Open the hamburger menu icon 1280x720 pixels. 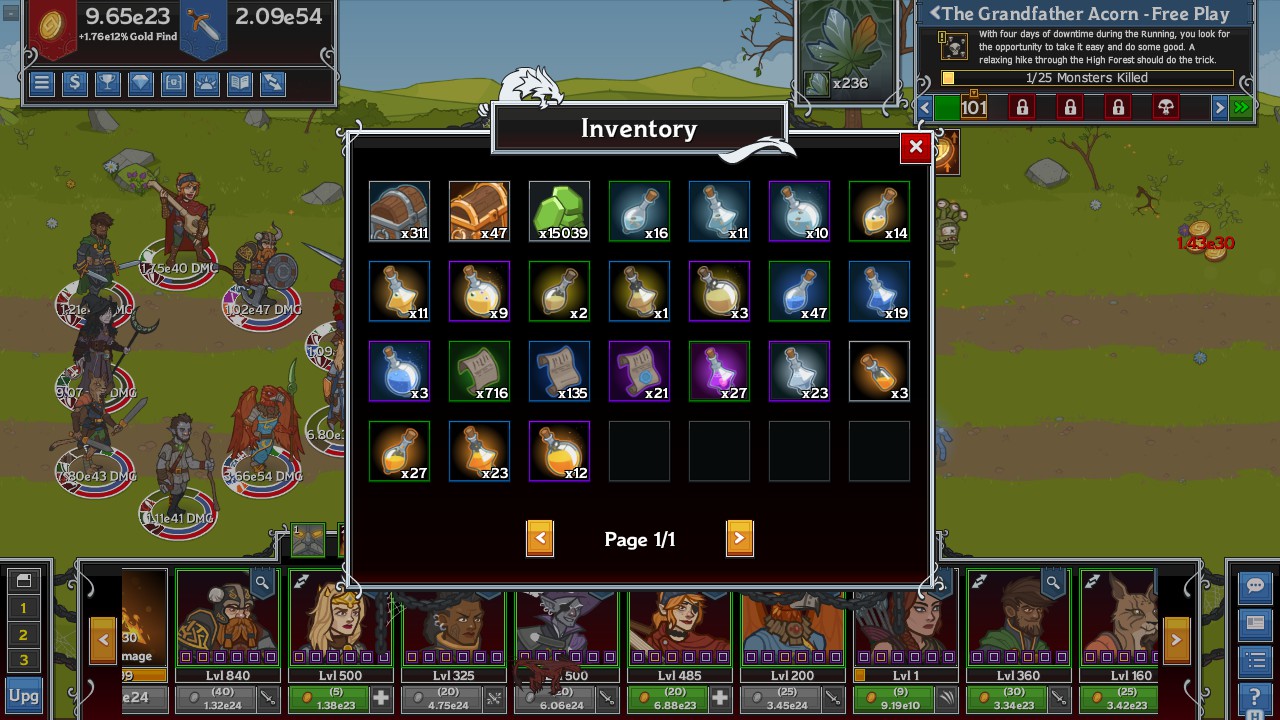tap(41, 83)
